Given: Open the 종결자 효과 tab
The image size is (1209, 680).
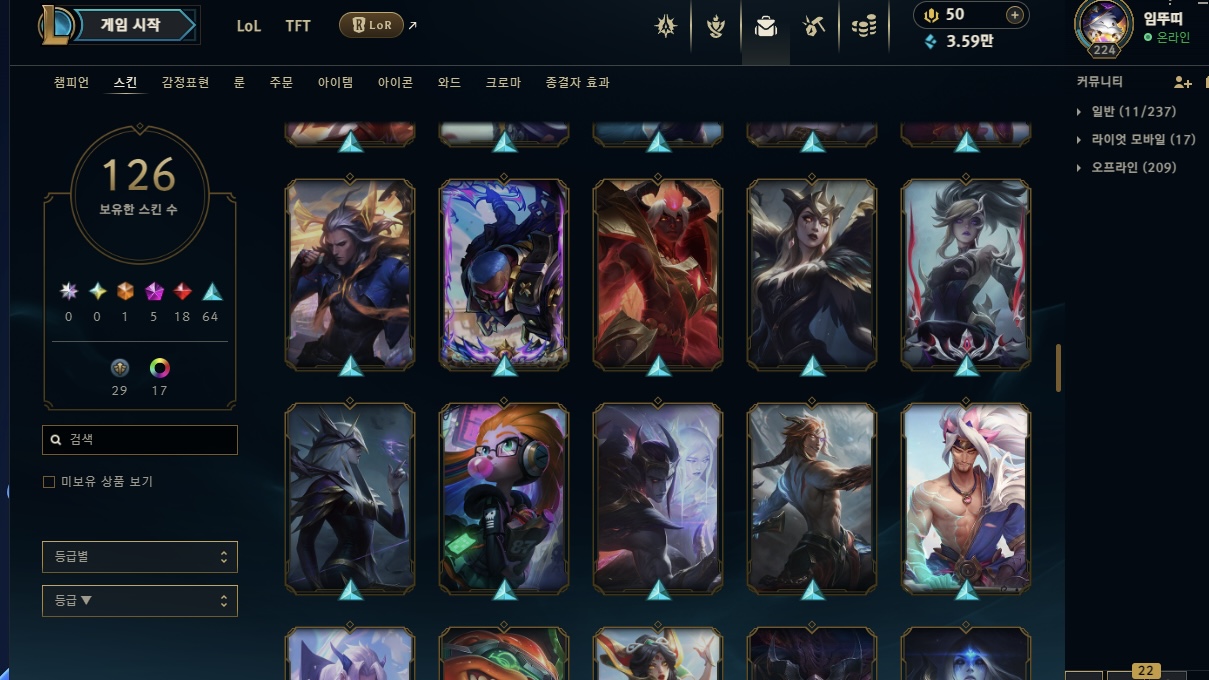Looking at the screenshot, I should tap(577, 83).
